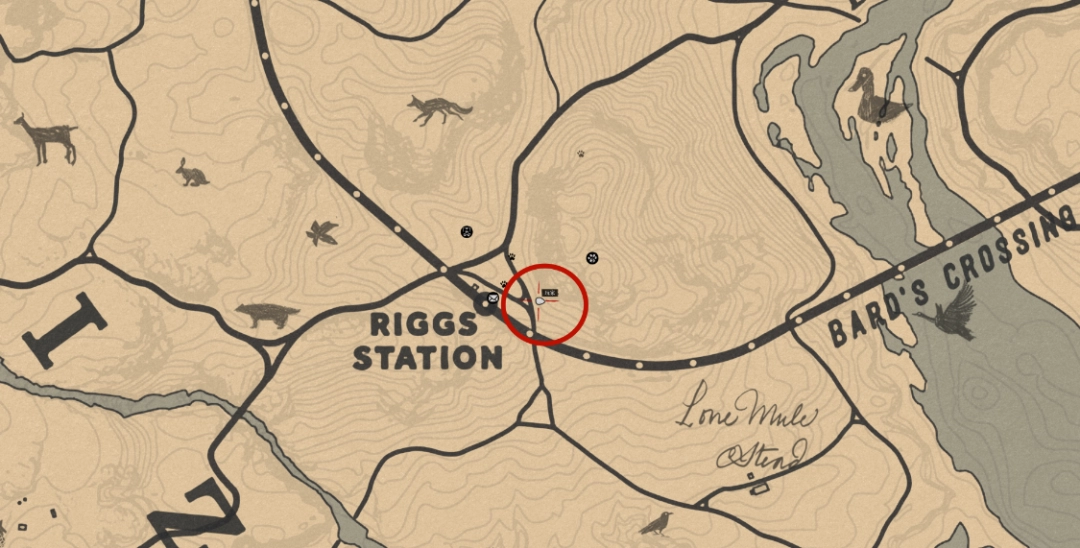
Task: Select the rabbit marker on the map
Action: 192,173
